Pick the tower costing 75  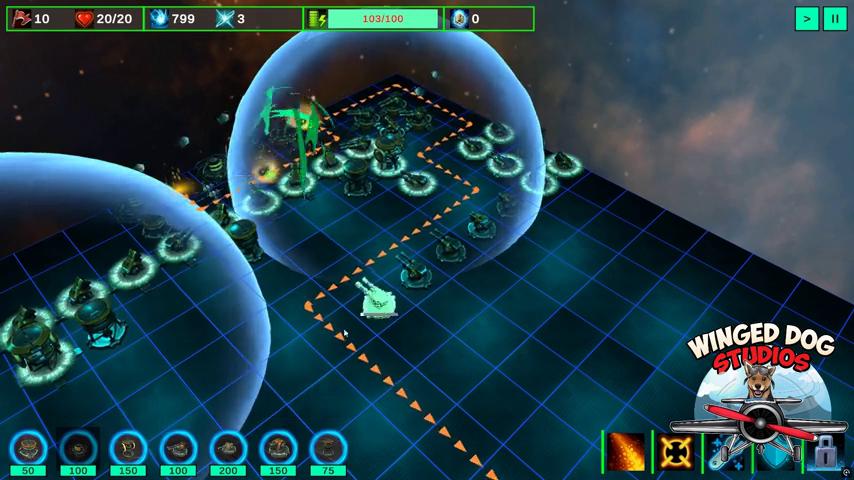click(x=328, y=449)
